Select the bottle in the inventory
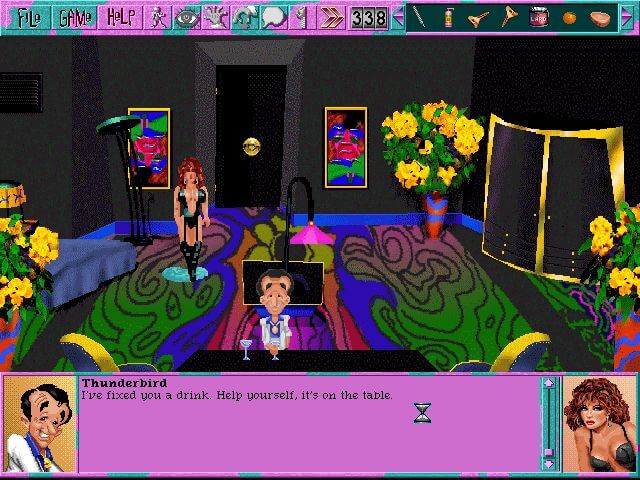The width and height of the screenshot is (640, 480). (449, 17)
